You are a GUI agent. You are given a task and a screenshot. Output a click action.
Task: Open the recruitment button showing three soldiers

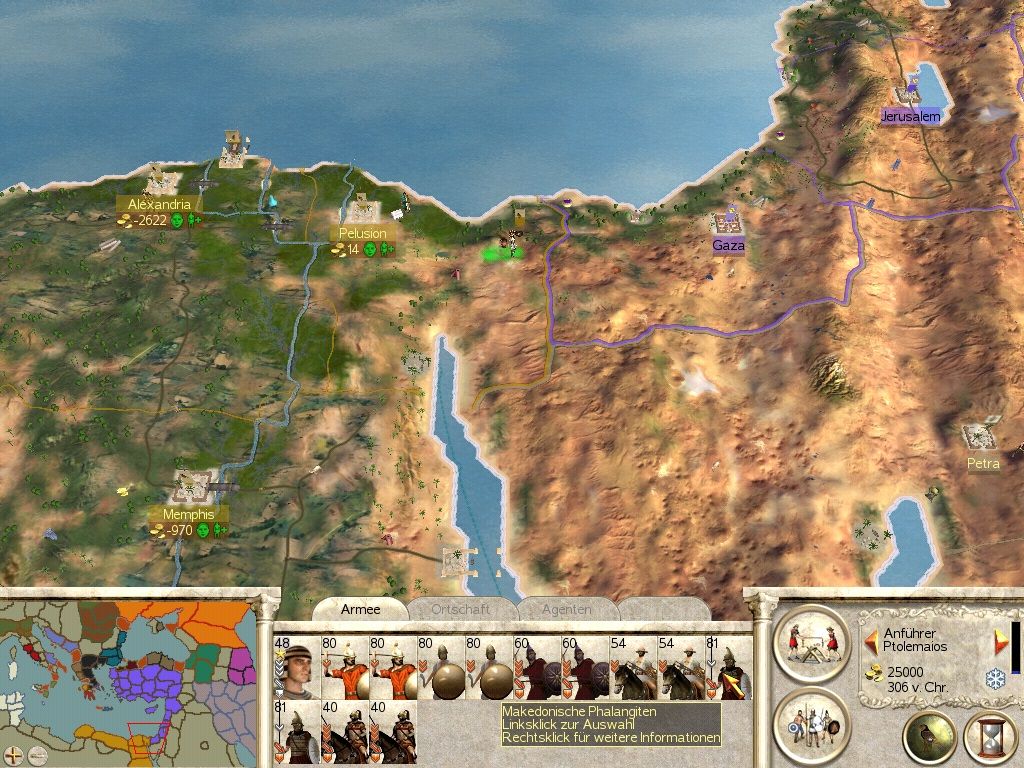(x=810, y=723)
